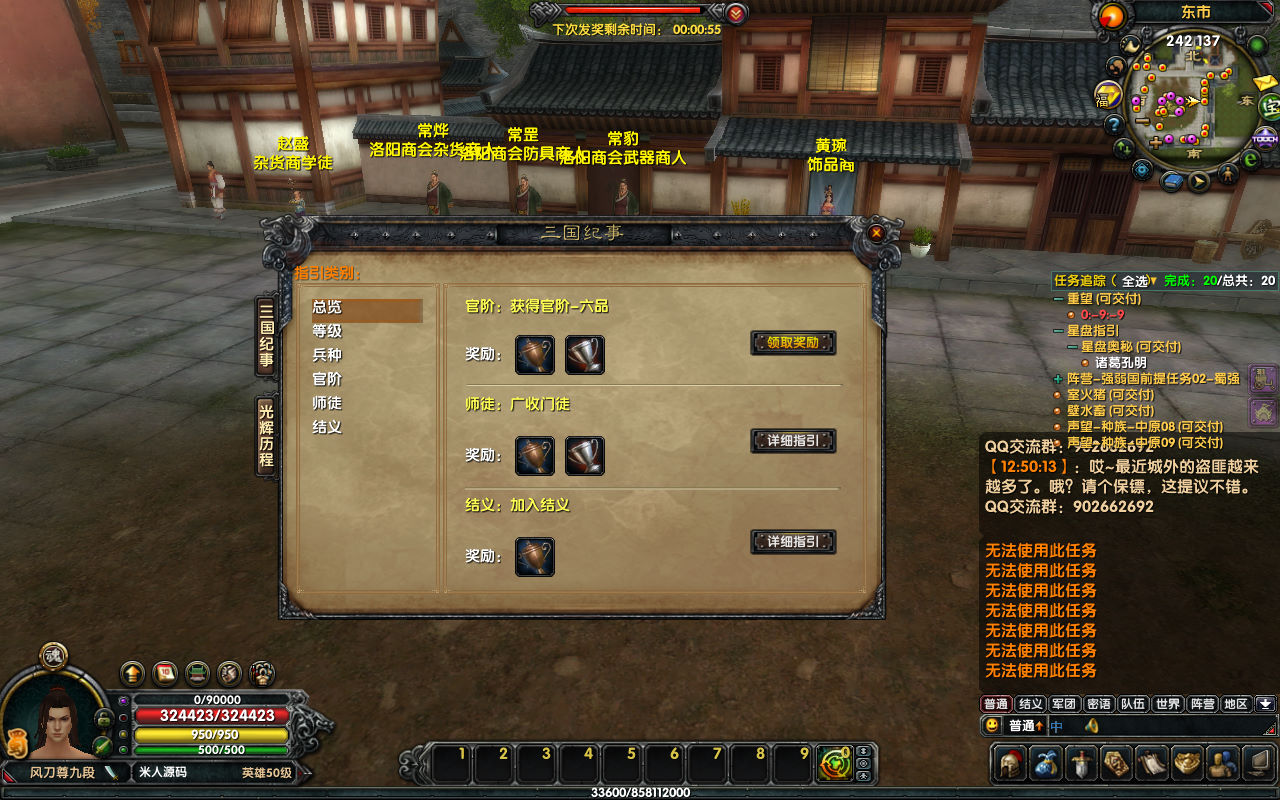
Task: Open the 师徒 category
Action: point(328,403)
